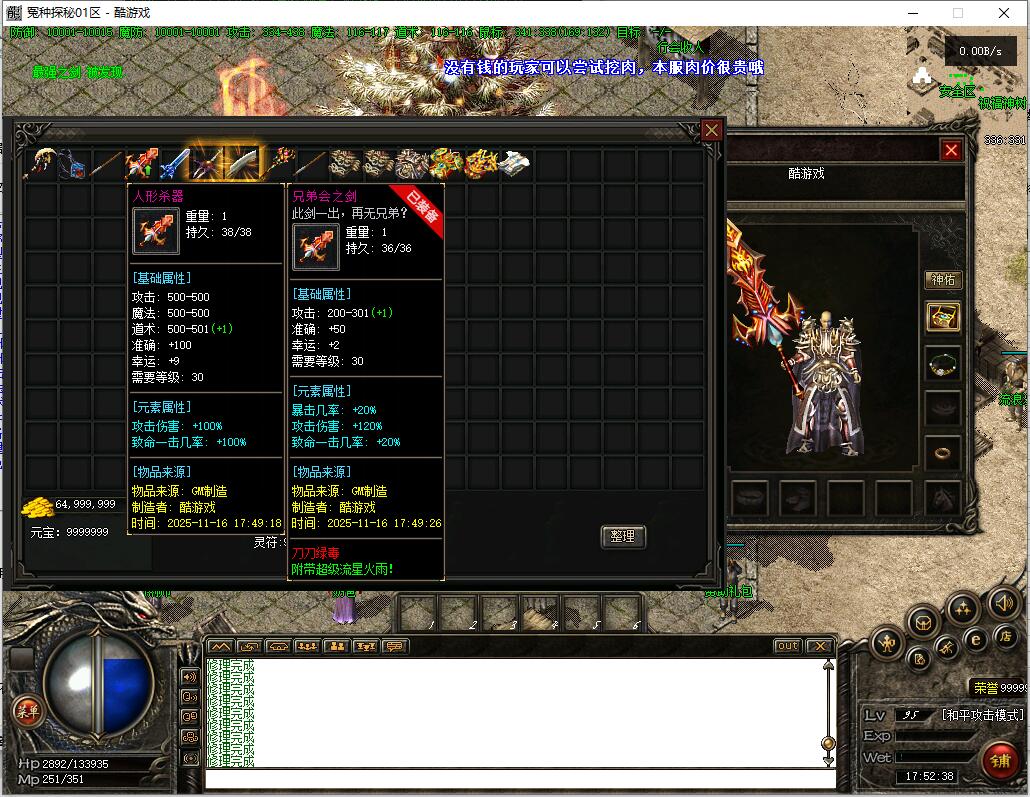Close the character equipment panel
The width and height of the screenshot is (1030, 797).
click(951, 150)
